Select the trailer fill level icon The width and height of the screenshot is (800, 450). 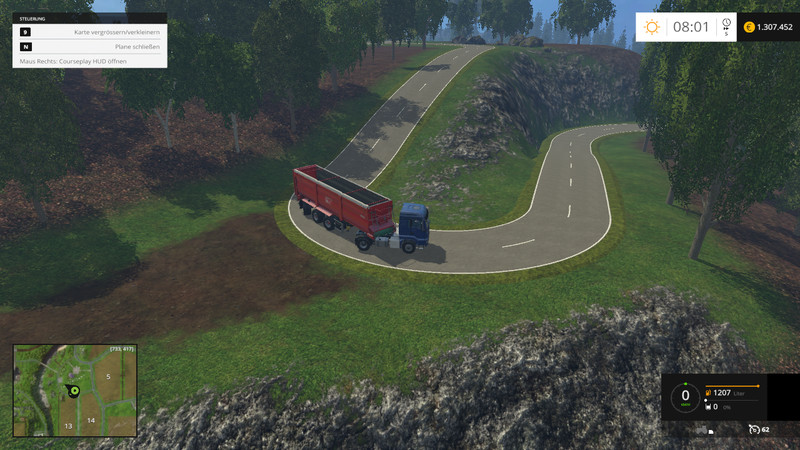click(x=707, y=407)
